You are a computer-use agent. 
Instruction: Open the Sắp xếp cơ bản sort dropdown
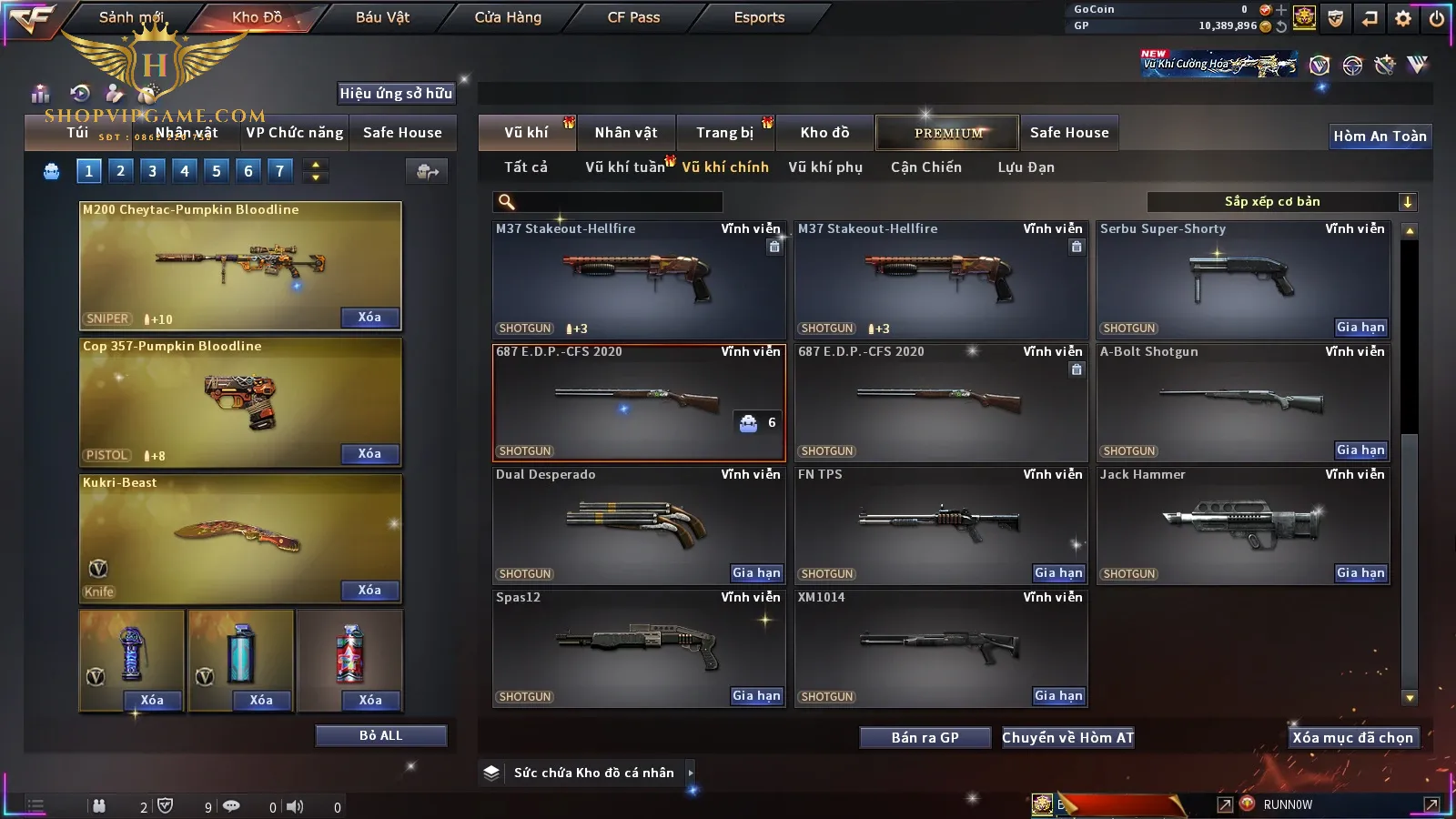[1281, 202]
